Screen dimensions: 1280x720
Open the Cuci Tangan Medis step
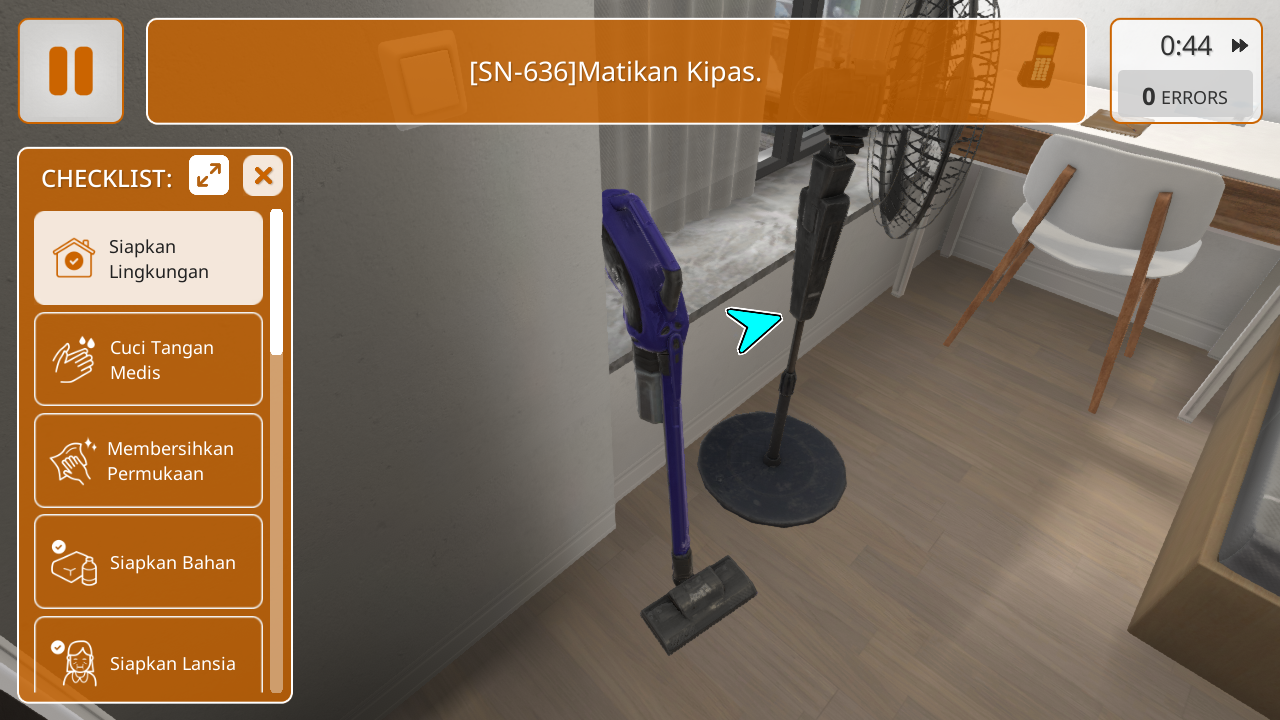[149, 359]
